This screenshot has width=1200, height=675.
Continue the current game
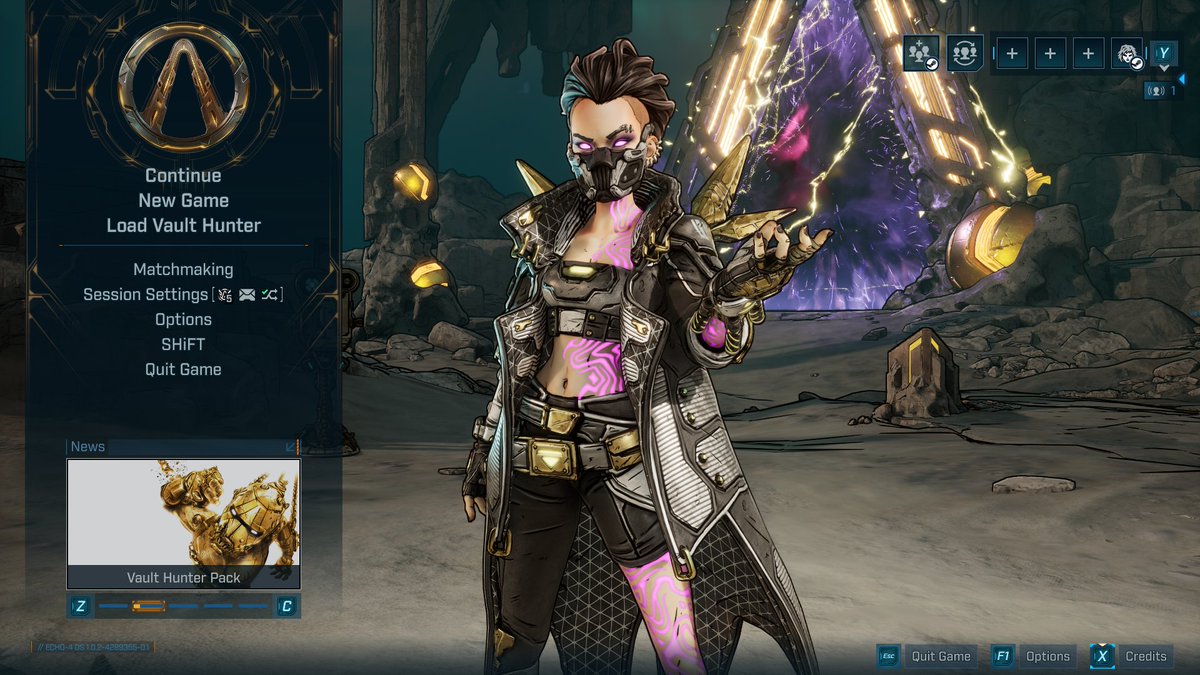[183, 176]
